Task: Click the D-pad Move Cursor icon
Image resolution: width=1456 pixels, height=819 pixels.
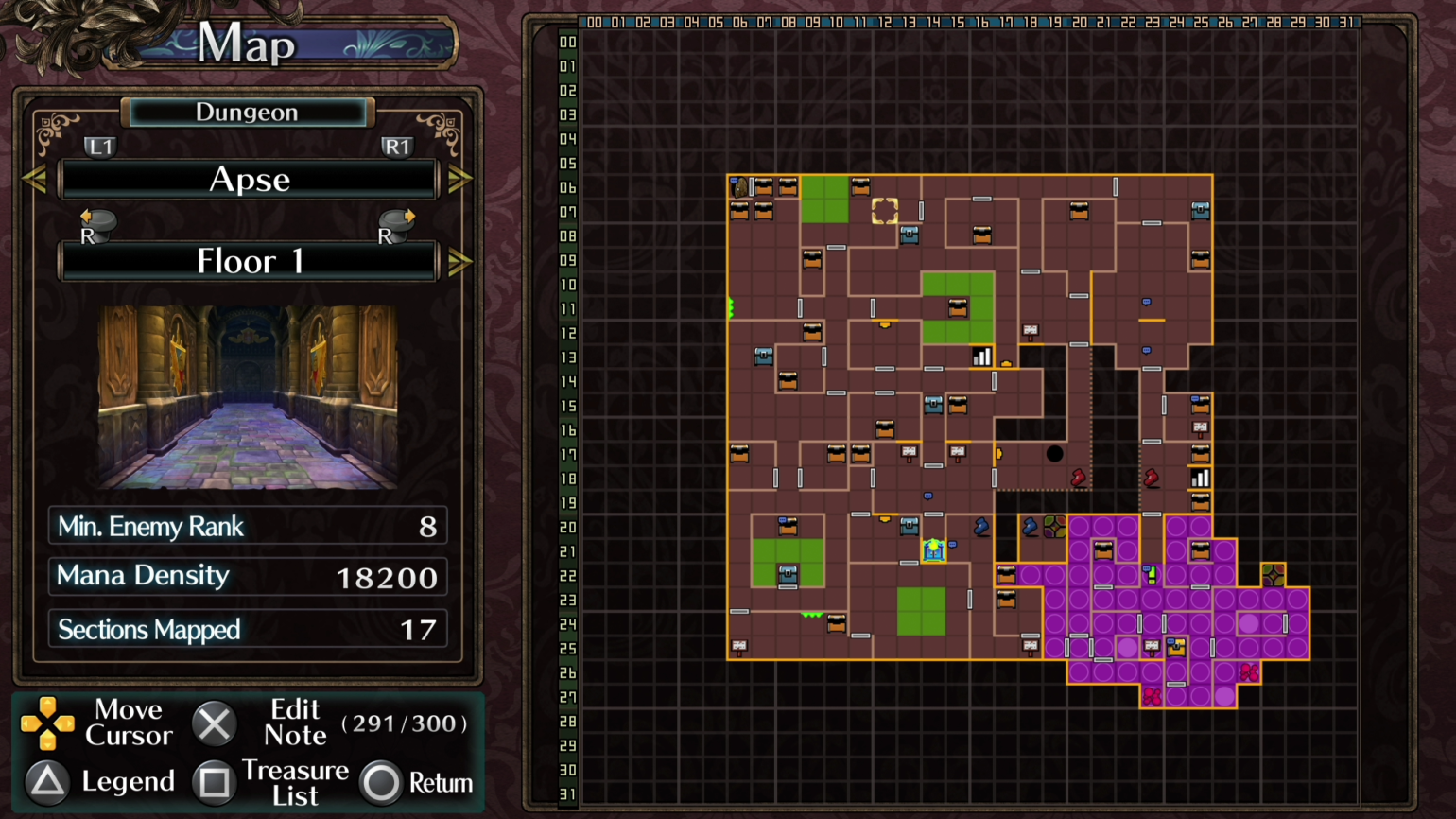Action: tap(47, 723)
